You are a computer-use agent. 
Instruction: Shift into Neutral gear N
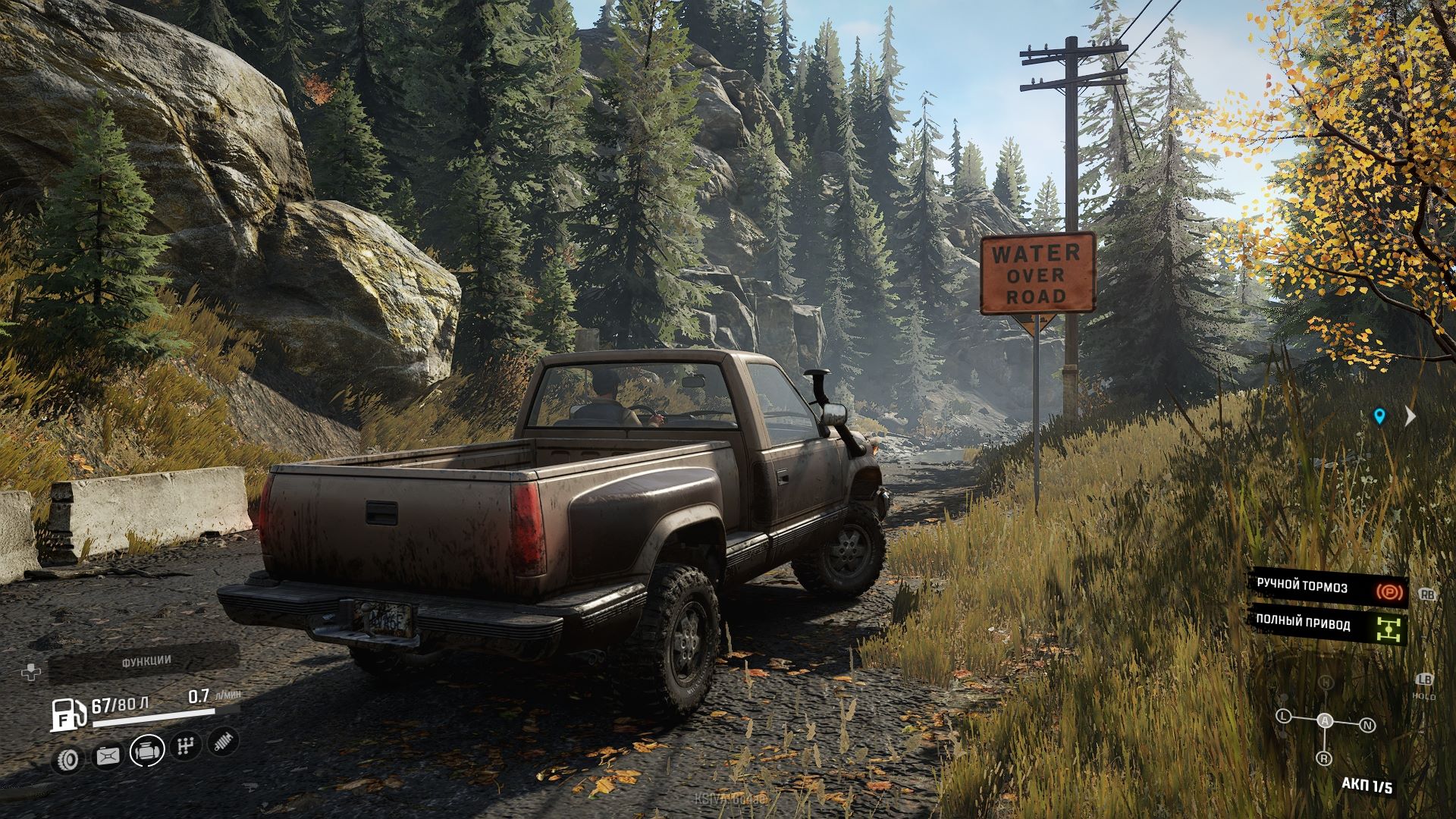(x=1367, y=726)
